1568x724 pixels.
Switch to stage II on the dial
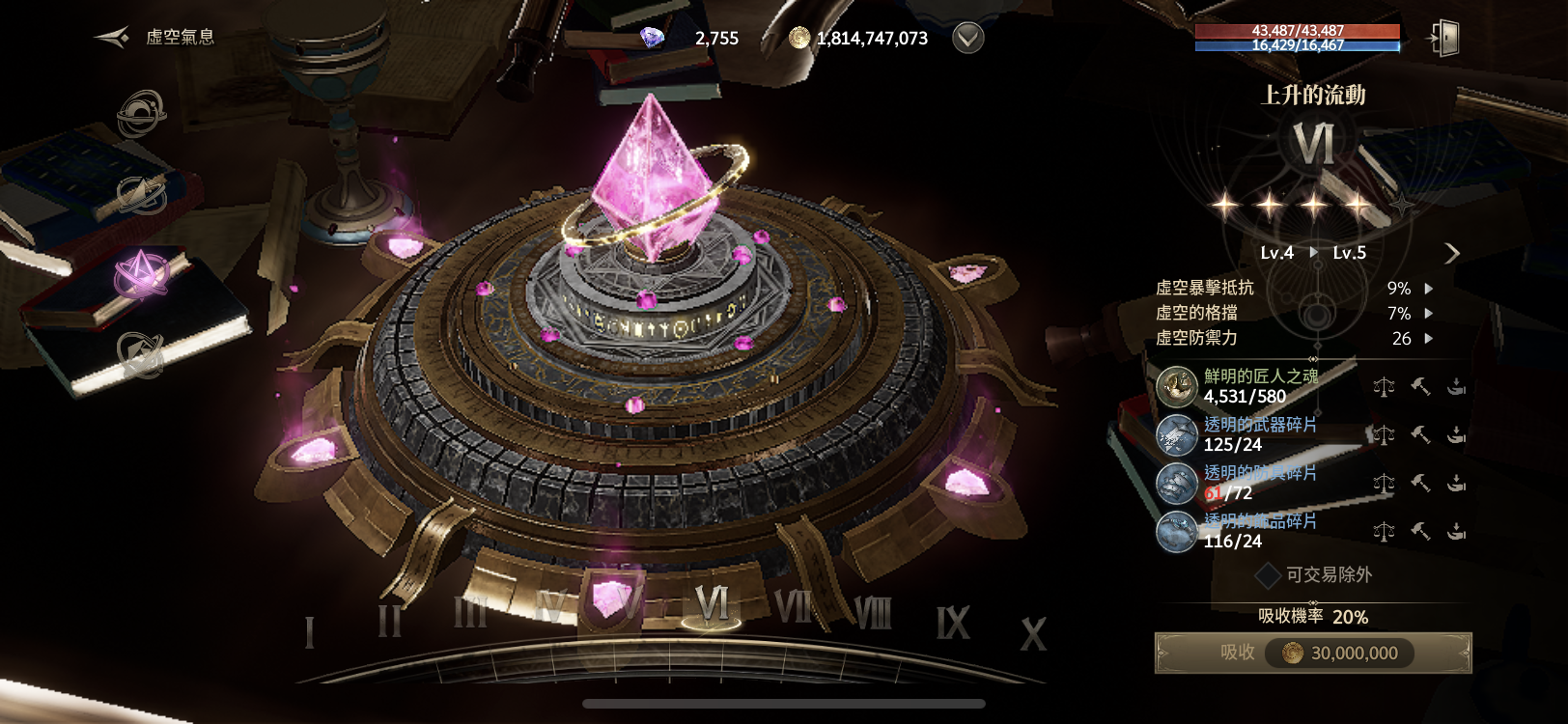coord(389,620)
